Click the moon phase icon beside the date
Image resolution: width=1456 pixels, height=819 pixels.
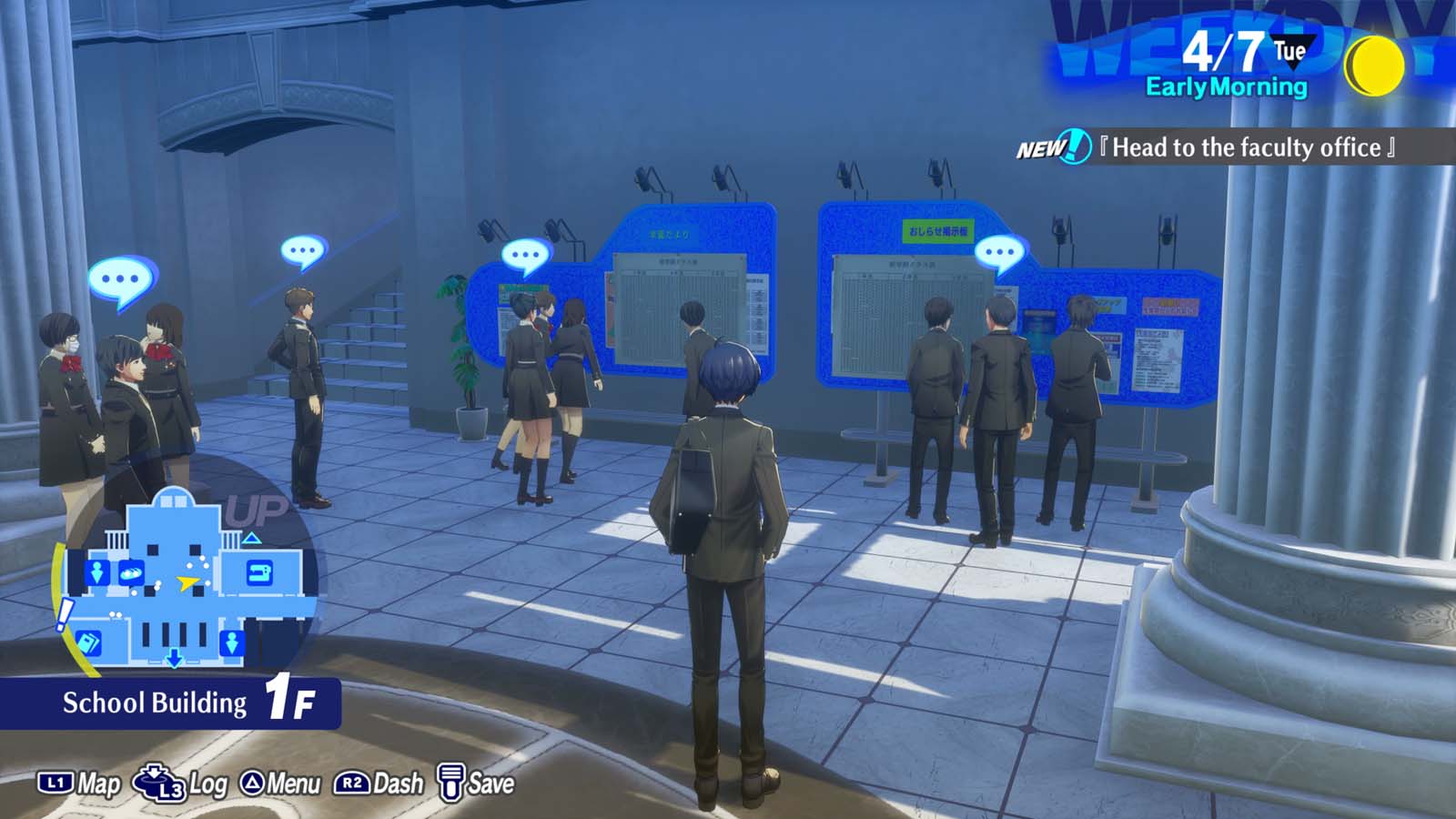click(x=1377, y=64)
